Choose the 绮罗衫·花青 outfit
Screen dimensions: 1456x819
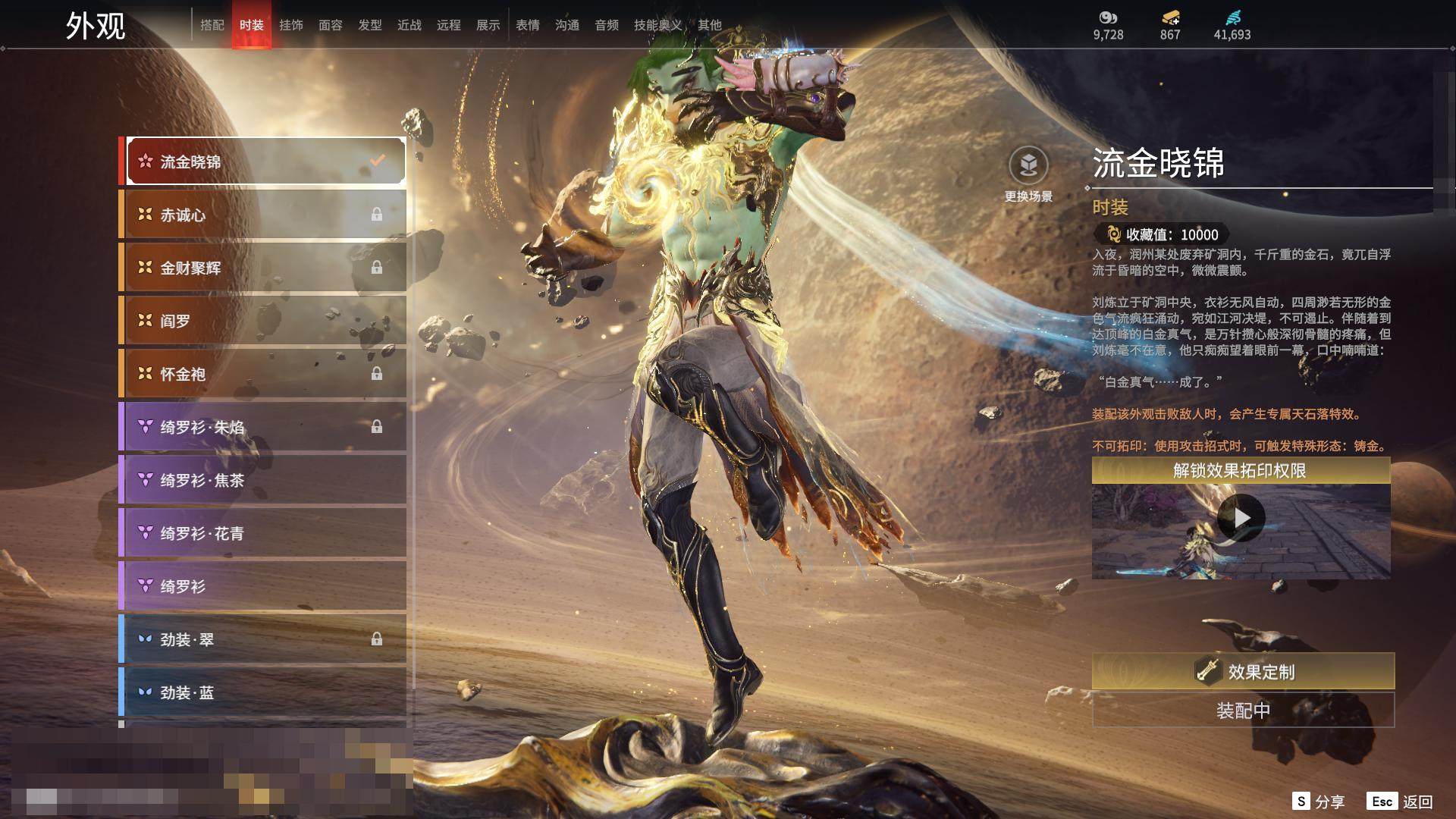[263, 533]
